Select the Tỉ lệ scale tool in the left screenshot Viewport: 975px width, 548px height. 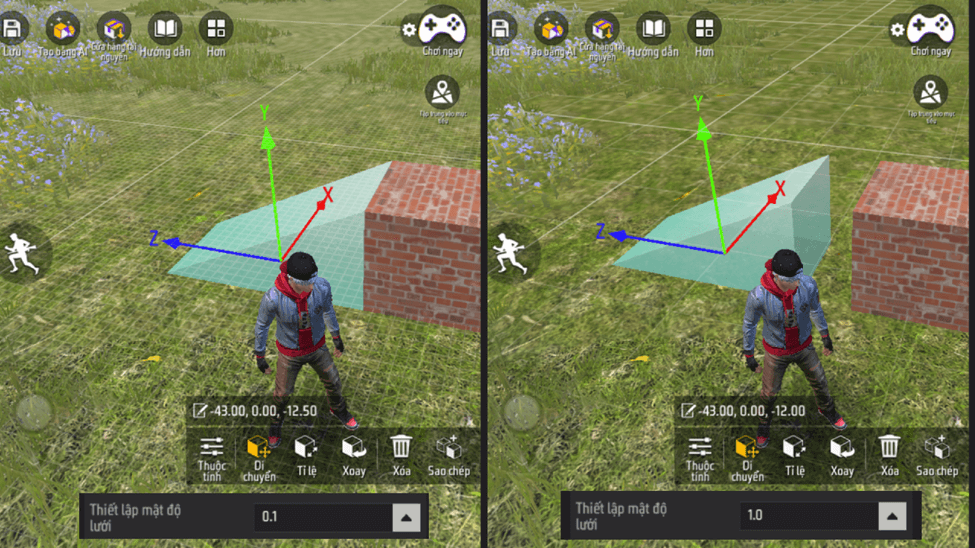[306, 454]
